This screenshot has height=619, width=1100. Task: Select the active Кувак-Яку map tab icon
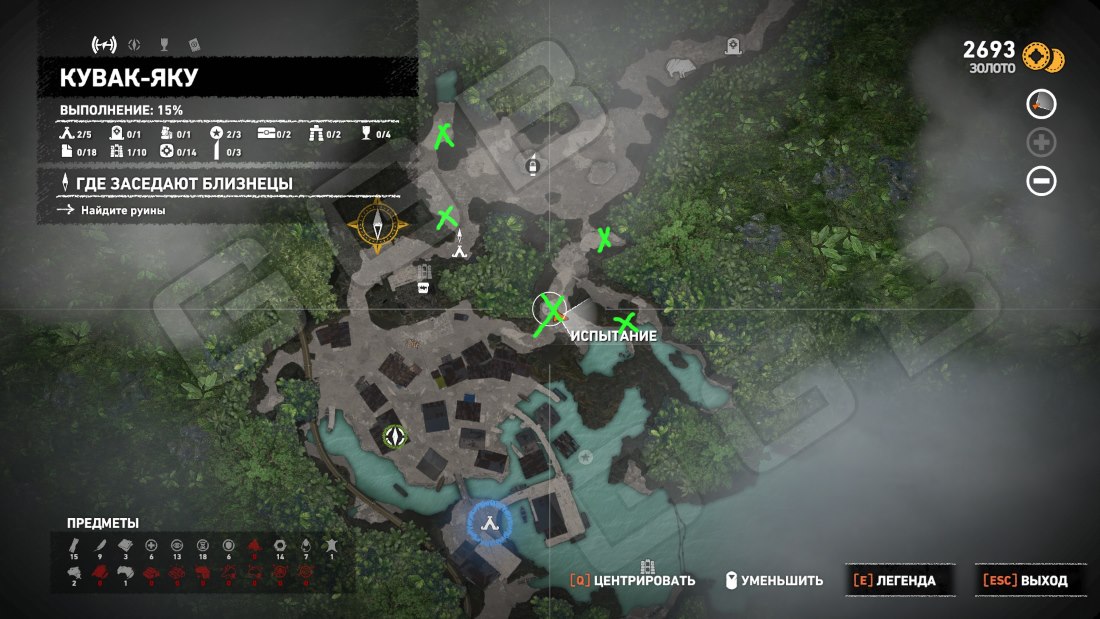click(x=104, y=44)
